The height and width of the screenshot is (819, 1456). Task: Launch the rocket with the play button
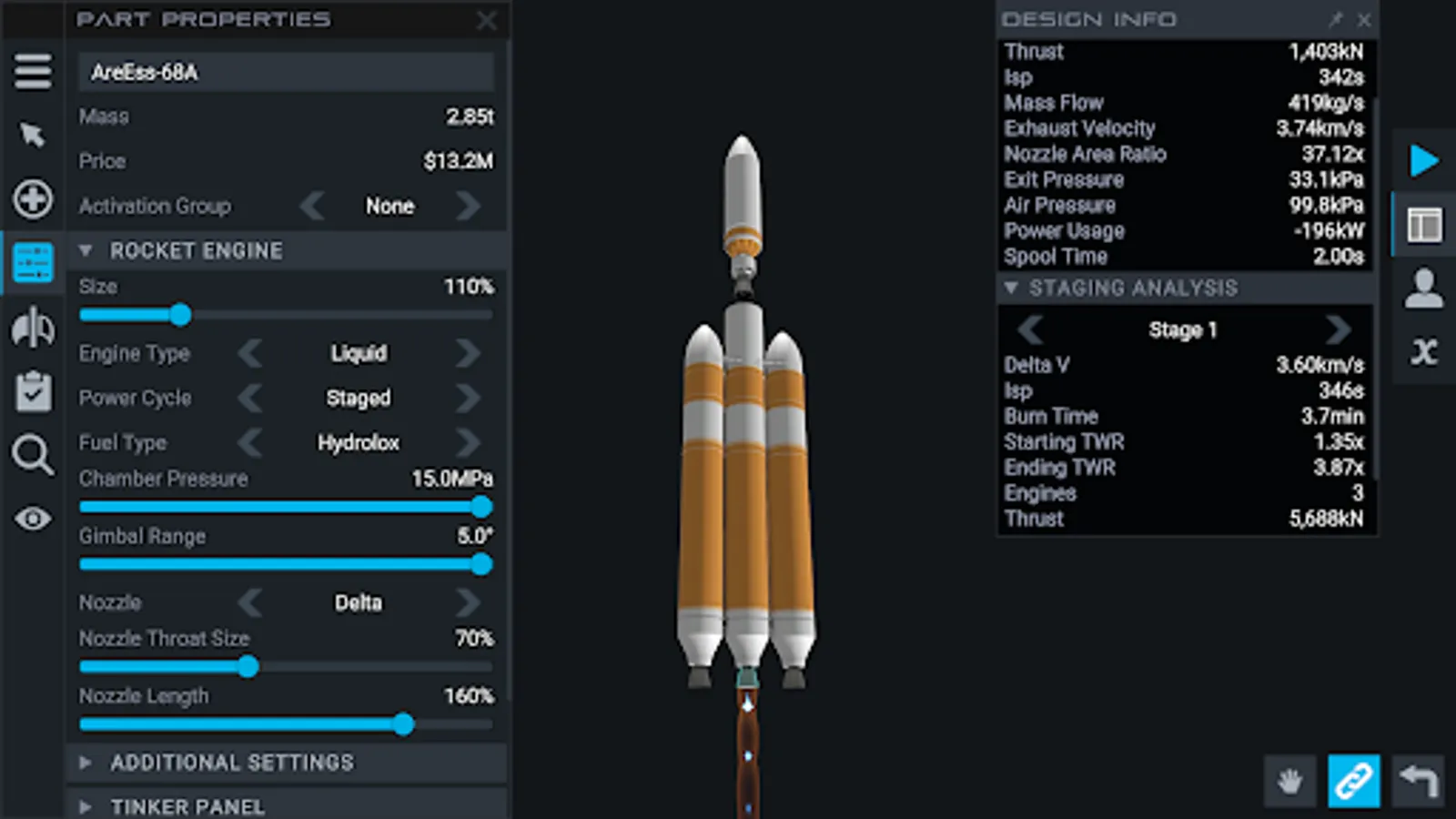(1422, 161)
